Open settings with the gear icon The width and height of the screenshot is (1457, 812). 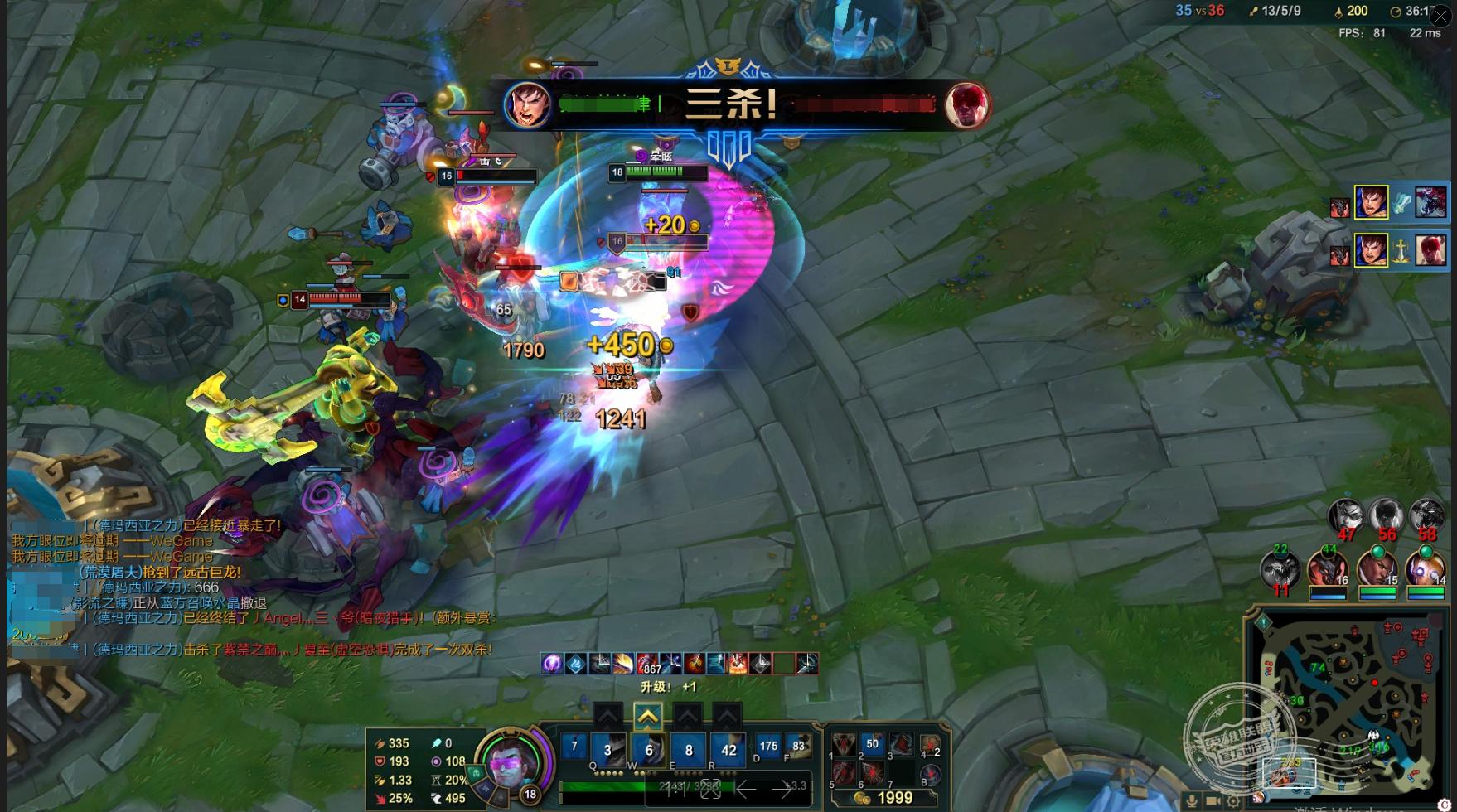pyautogui.click(x=1235, y=800)
